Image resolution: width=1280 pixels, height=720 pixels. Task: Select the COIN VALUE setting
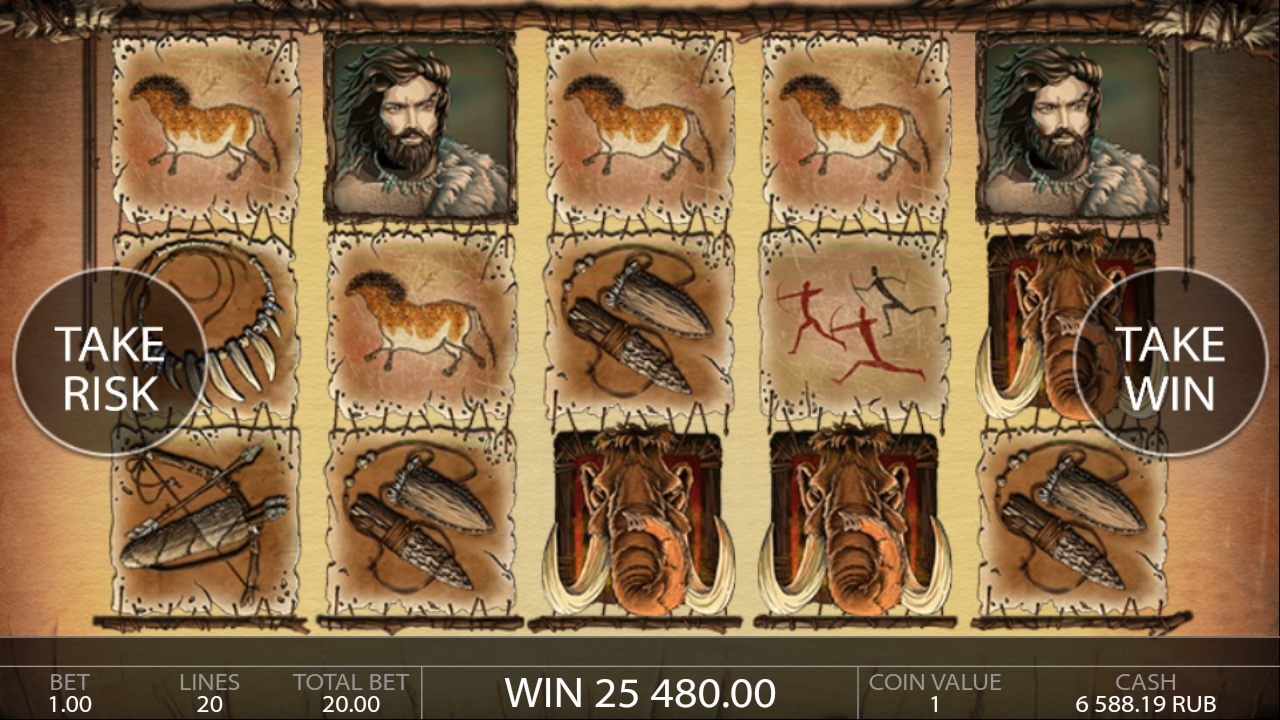[936, 693]
